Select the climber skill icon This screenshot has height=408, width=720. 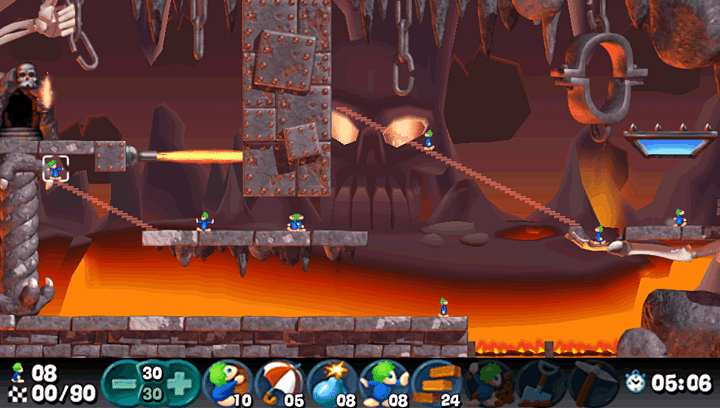pyautogui.click(x=227, y=381)
